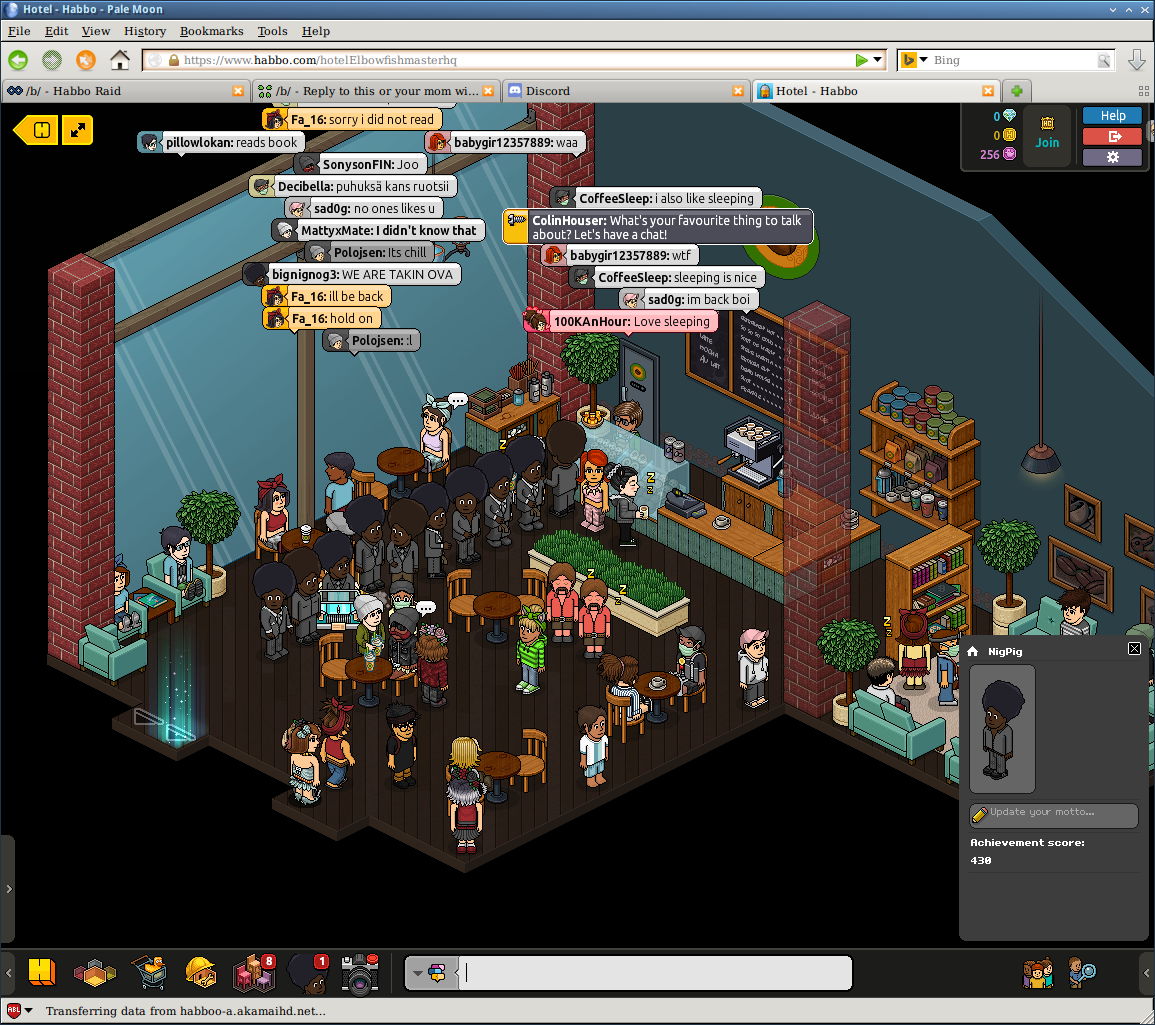Open the Help menu
The image size is (1155, 1025).
(x=315, y=31)
